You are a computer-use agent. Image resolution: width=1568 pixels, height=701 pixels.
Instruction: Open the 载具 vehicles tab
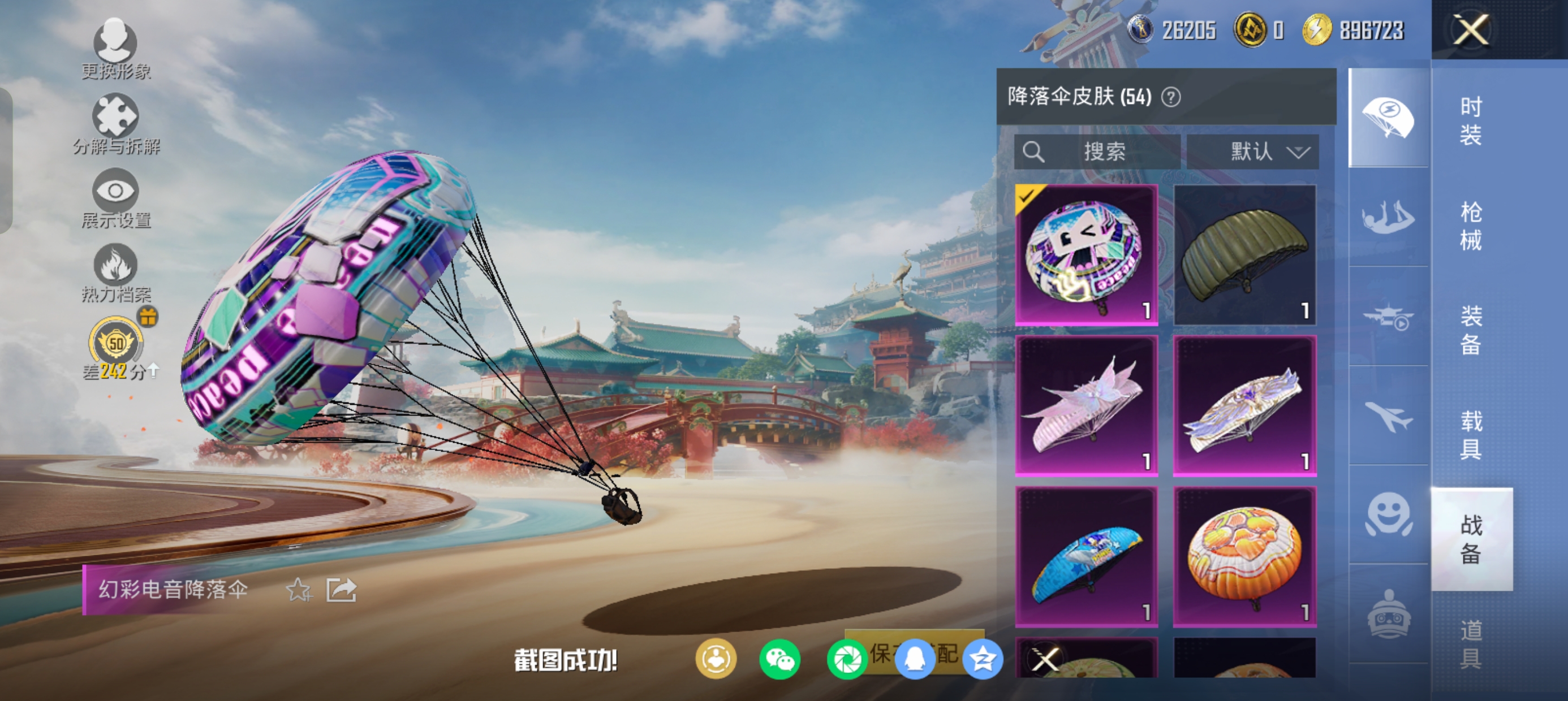tap(1471, 435)
